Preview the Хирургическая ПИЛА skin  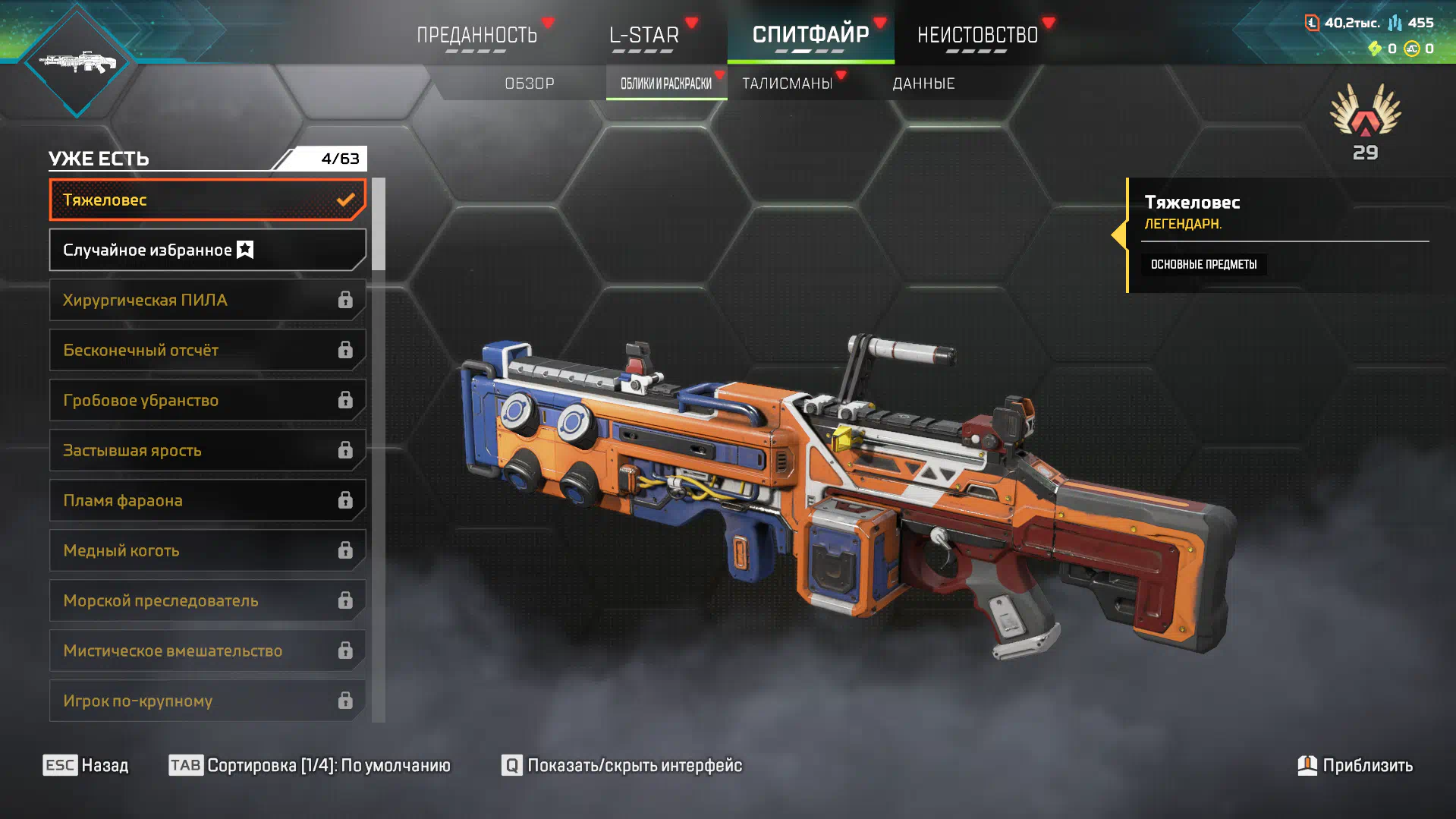207,300
